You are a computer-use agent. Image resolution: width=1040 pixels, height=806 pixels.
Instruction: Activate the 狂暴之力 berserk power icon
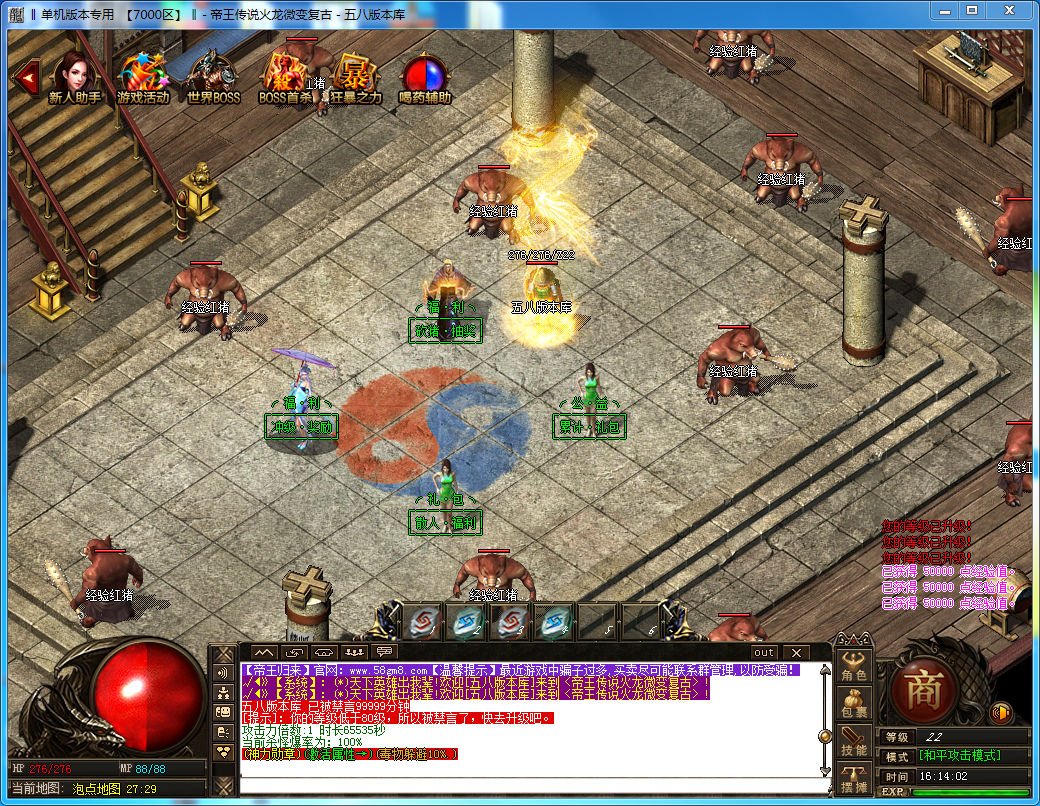pos(355,76)
